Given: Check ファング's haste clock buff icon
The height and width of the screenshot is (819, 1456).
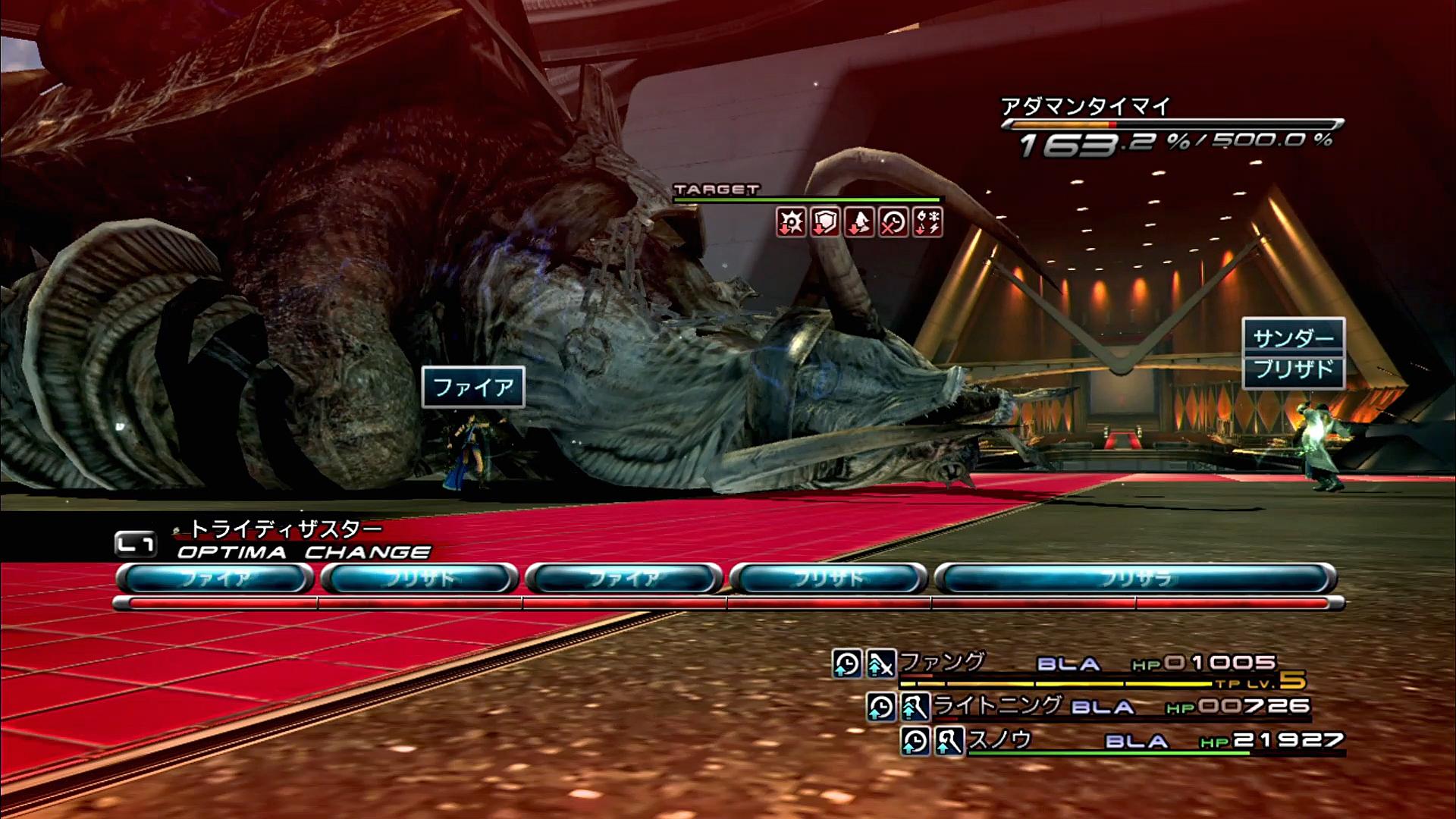Looking at the screenshot, I should click(x=846, y=664).
